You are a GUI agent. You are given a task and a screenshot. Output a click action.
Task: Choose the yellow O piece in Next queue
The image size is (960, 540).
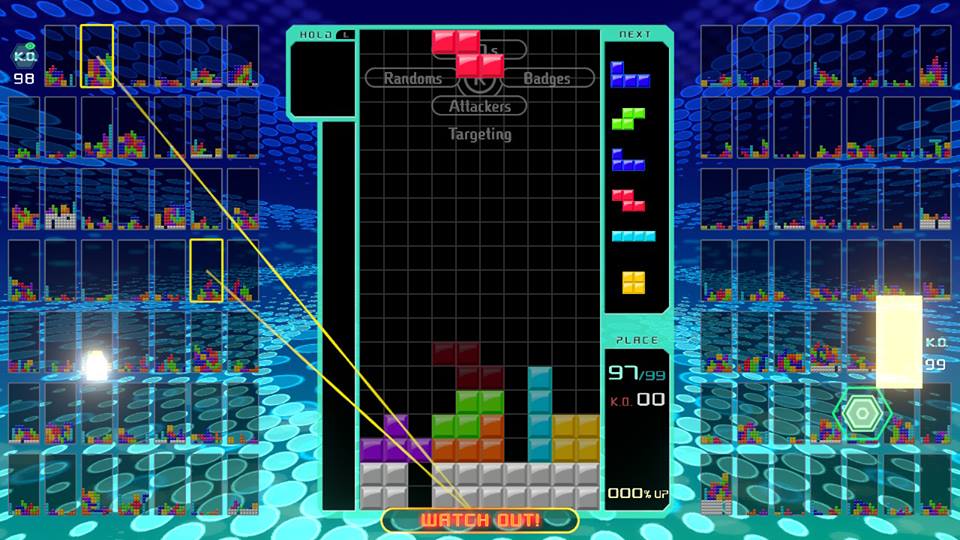pos(634,282)
